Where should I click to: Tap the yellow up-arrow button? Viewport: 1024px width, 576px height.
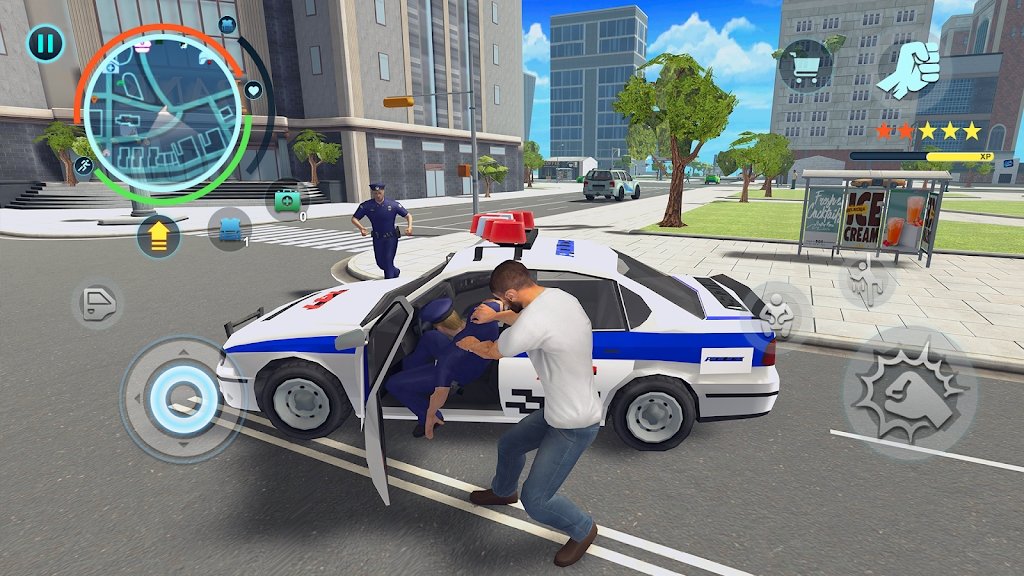158,236
